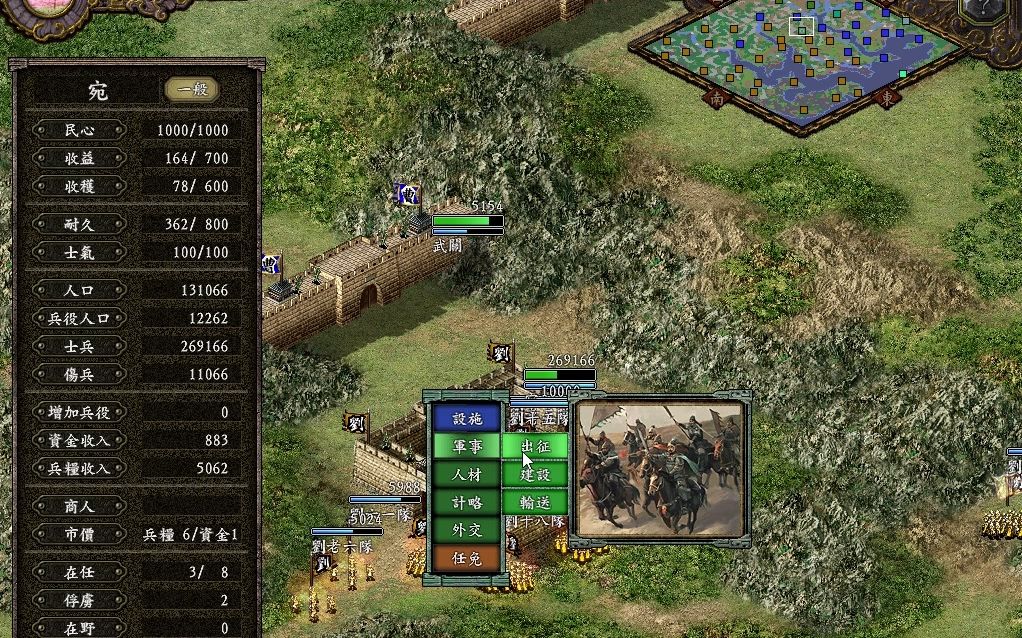1022x638 pixels.
Task: Open the 設施 (Facilities) menu entry
Action: [467, 419]
